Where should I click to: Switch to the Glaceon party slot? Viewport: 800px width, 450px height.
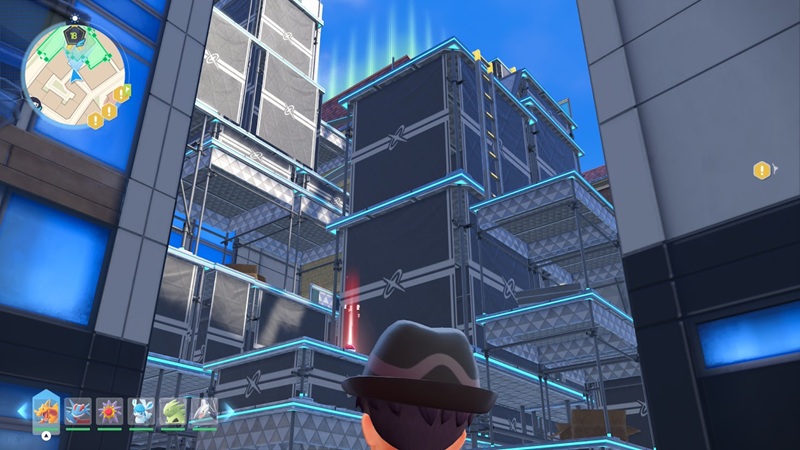pyautogui.click(x=142, y=410)
